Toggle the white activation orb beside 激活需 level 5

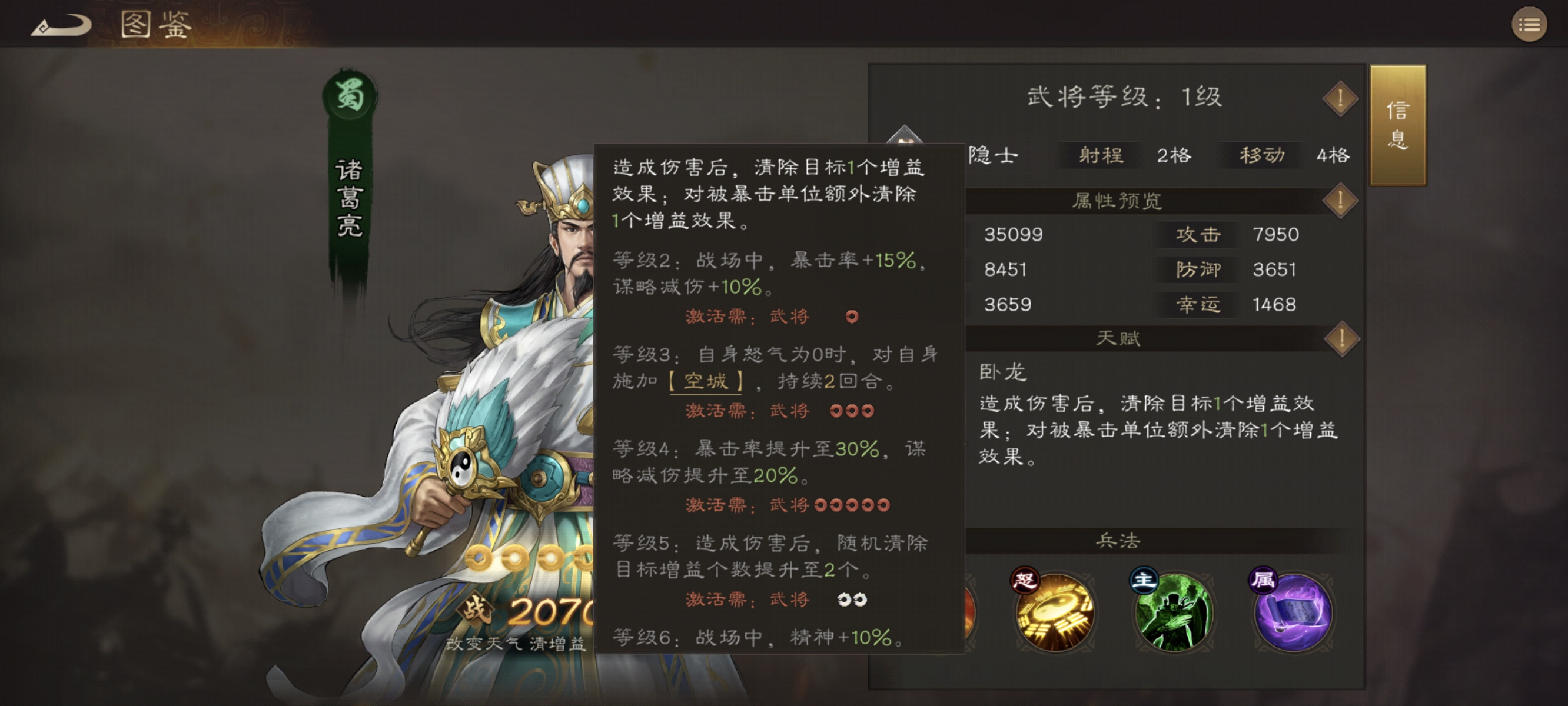845,599
